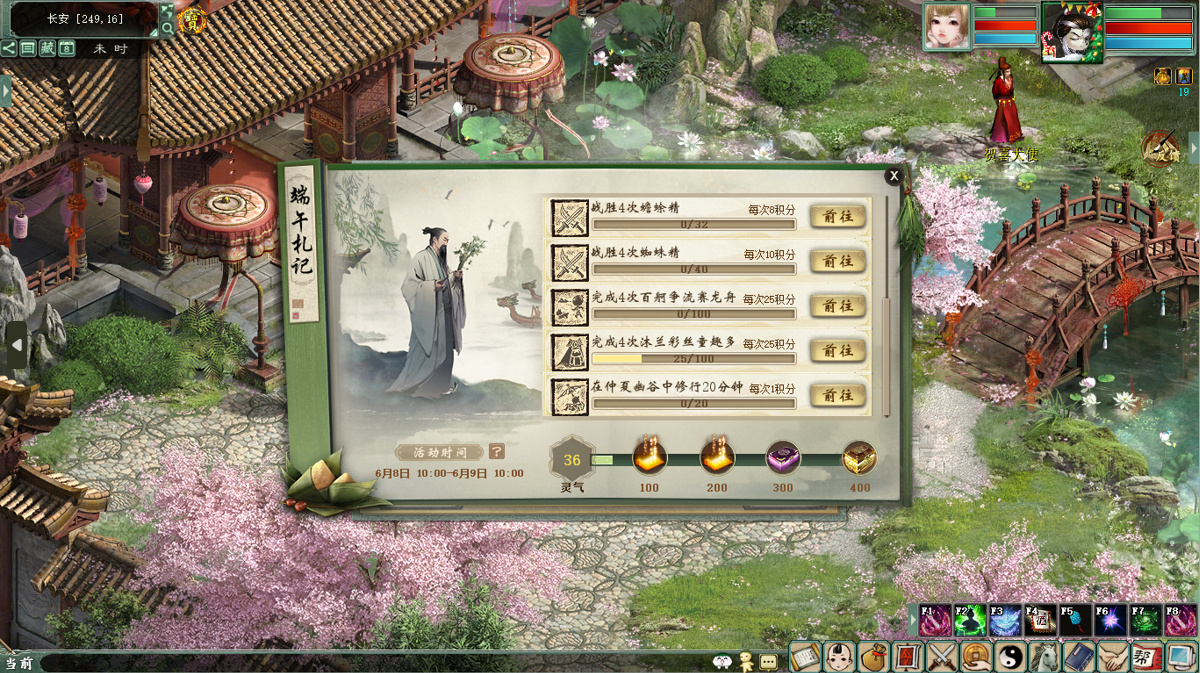The height and width of the screenshot is (673, 1200).
Task: Open the money bag inventory button
Action: coord(874,657)
